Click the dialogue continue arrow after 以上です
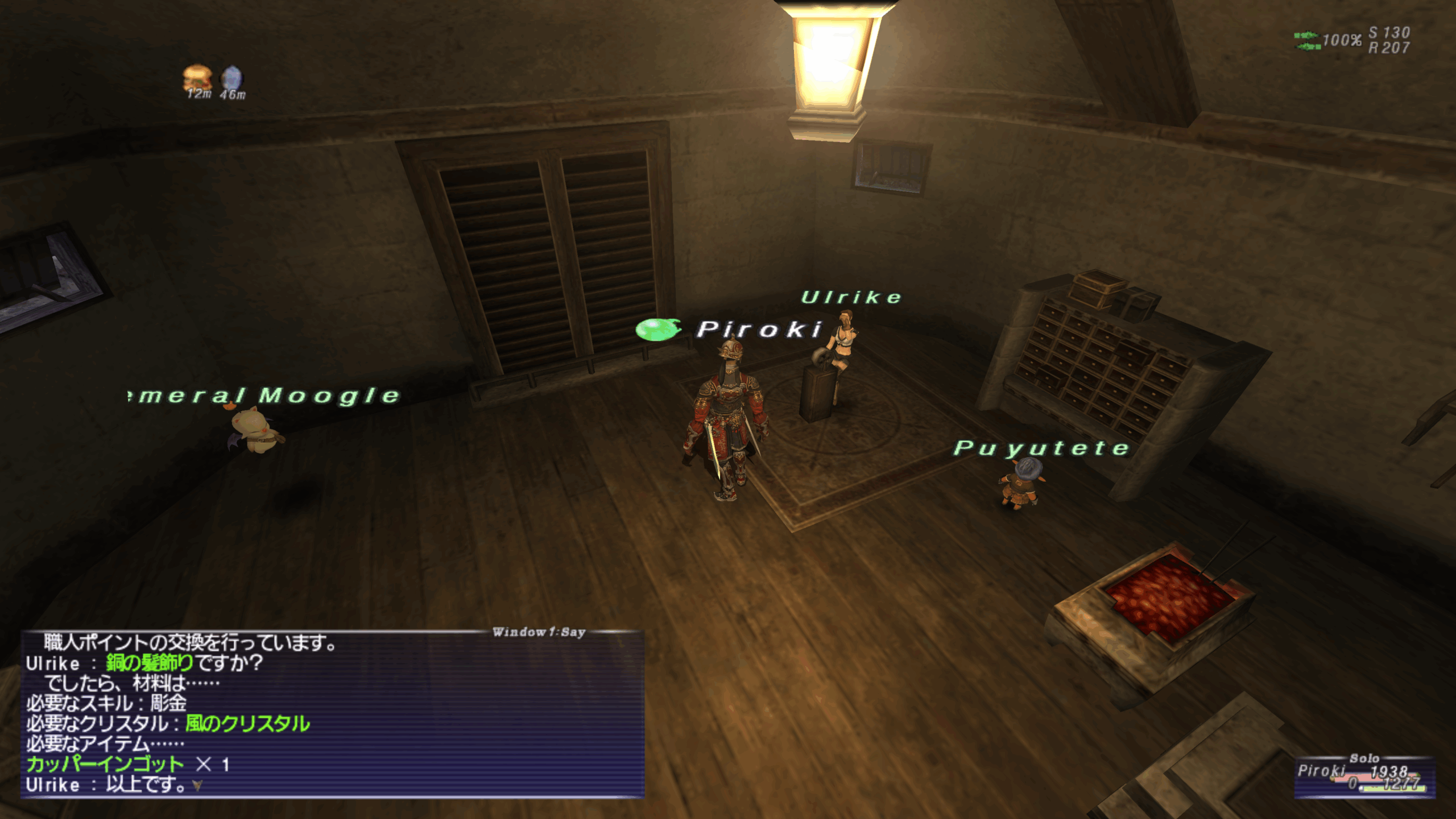This screenshot has height=819, width=1456. point(197,786)
